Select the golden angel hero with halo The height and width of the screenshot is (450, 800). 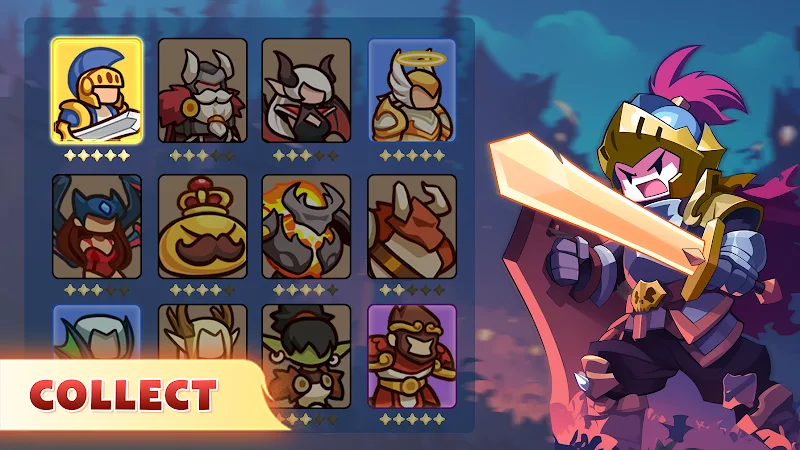[x=411, y=91]
